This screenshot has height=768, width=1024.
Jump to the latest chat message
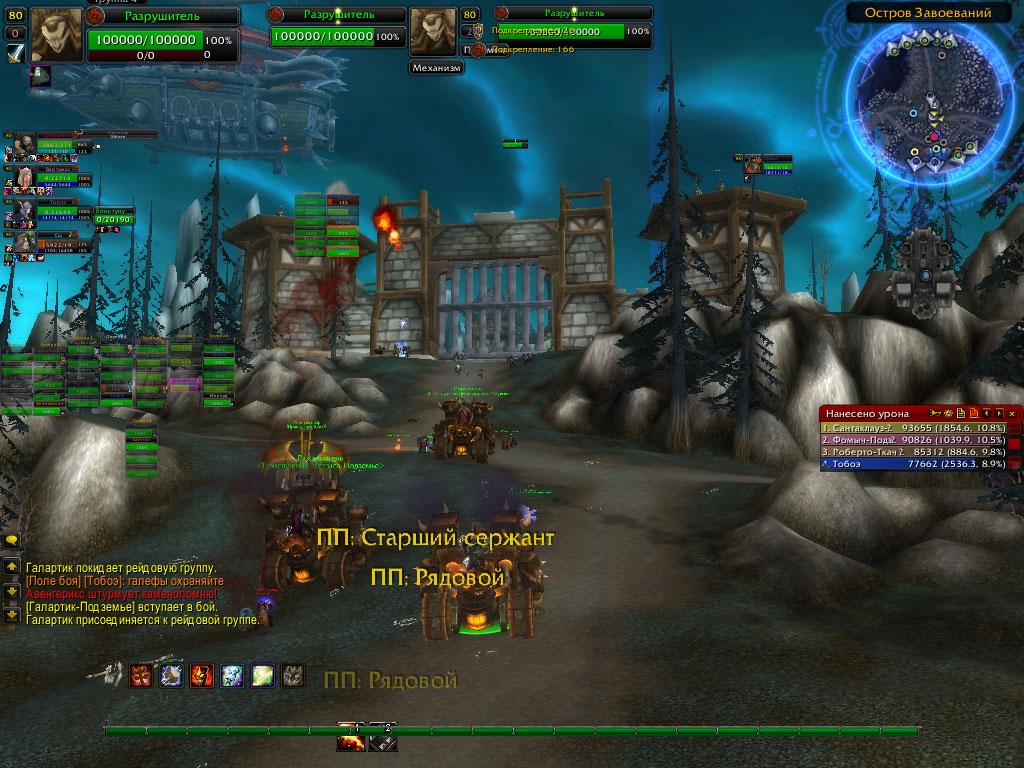(x=12, y=615)
